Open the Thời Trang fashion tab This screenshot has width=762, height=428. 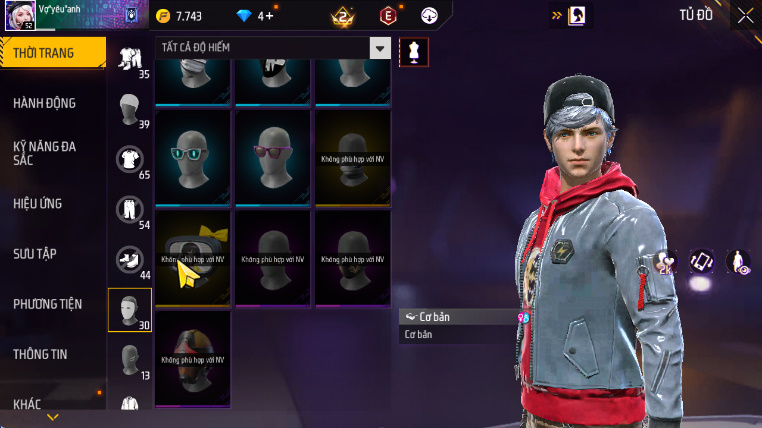tap(50, 53)
